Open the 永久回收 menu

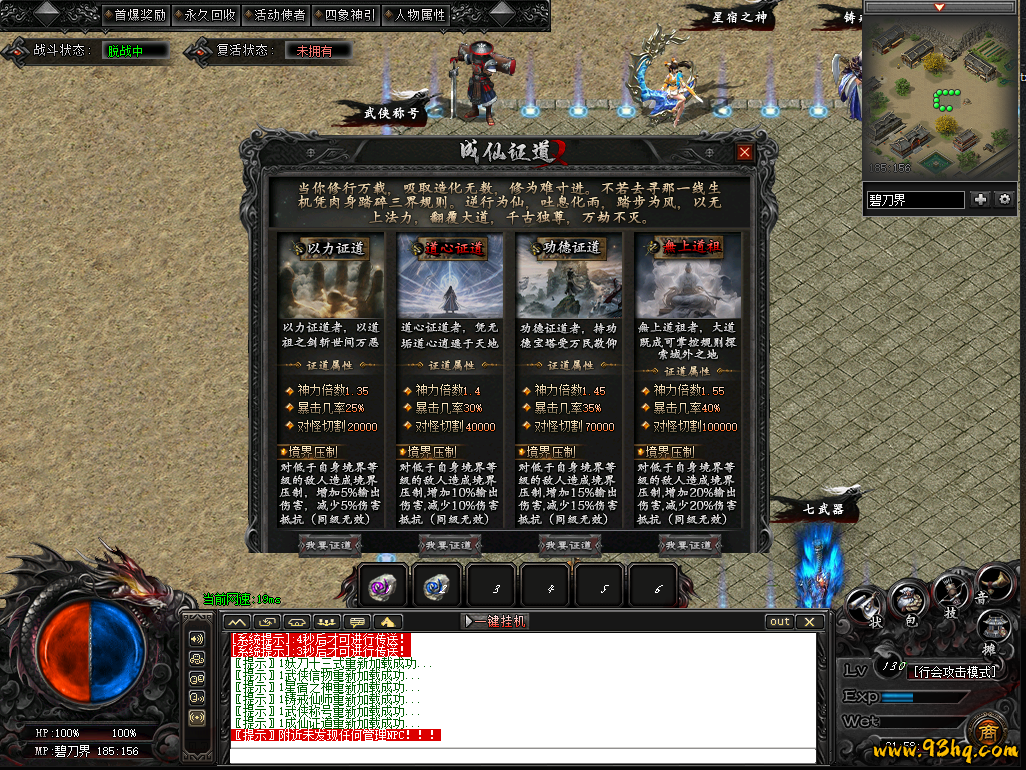205,15
